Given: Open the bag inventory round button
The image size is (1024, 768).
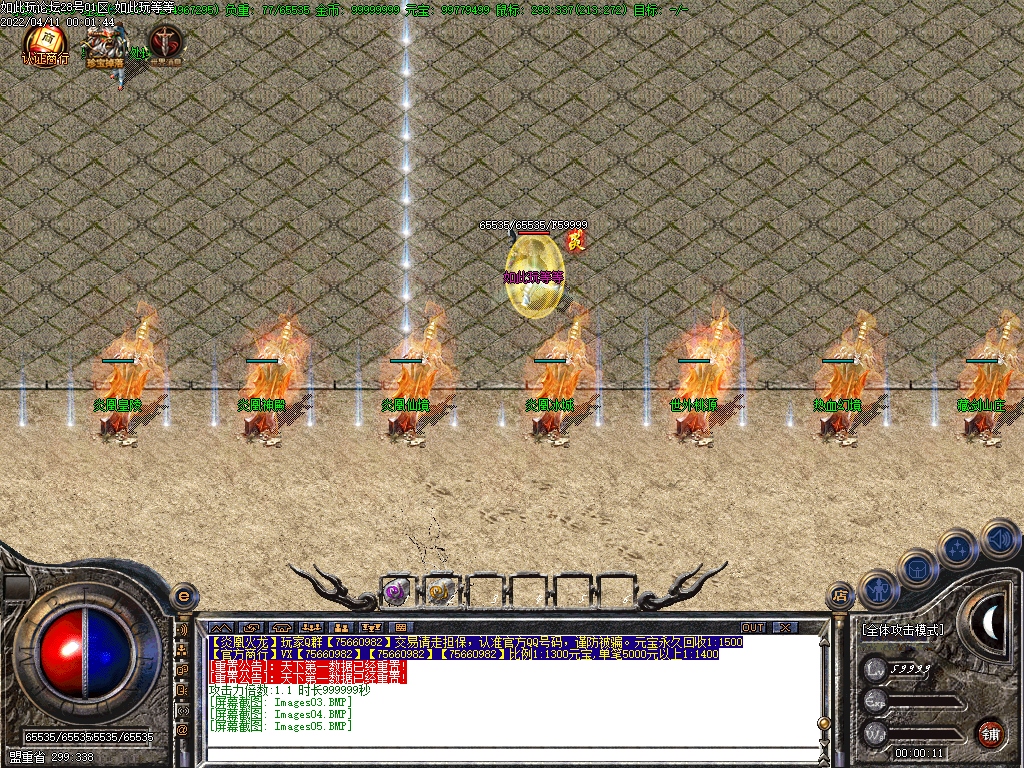Looking at the screenshot, I should [x=918, y=569].
